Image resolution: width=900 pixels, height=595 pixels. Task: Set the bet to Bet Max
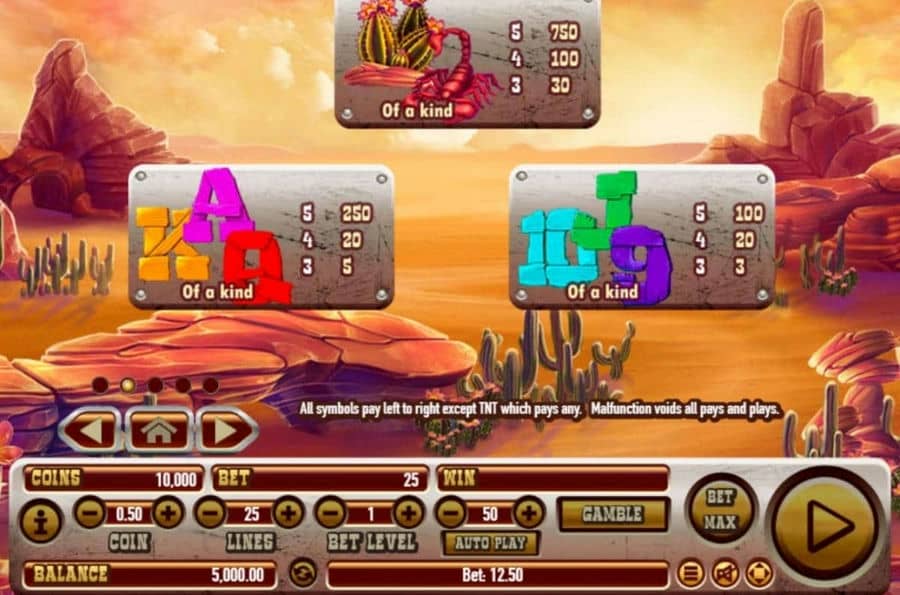click(x=720, y=508)
